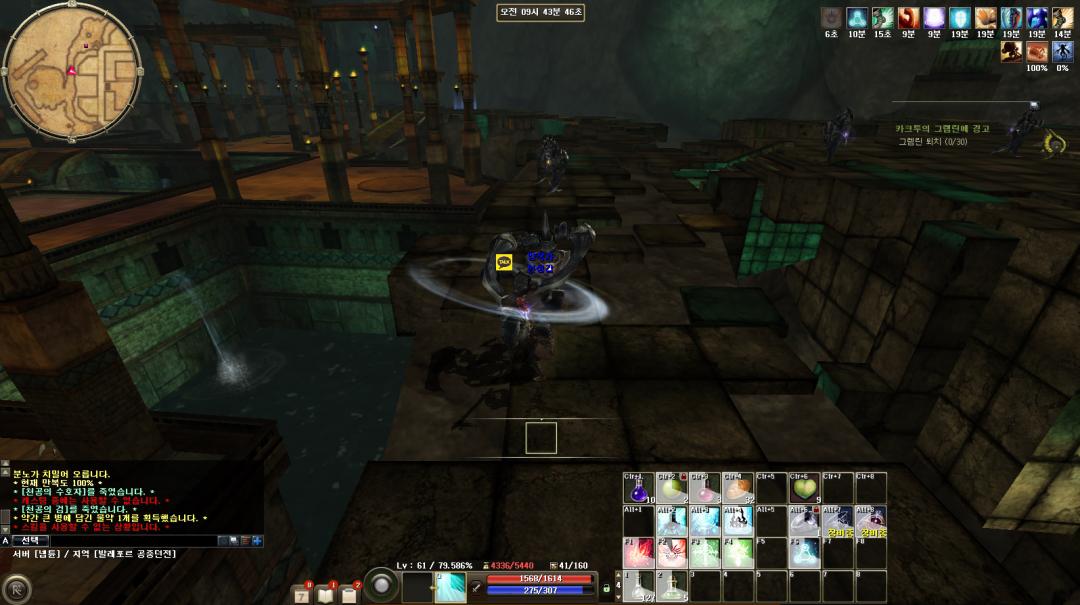Open the clipboard quest icon
Screen dimensions: 1080x605
click(349, 594)
